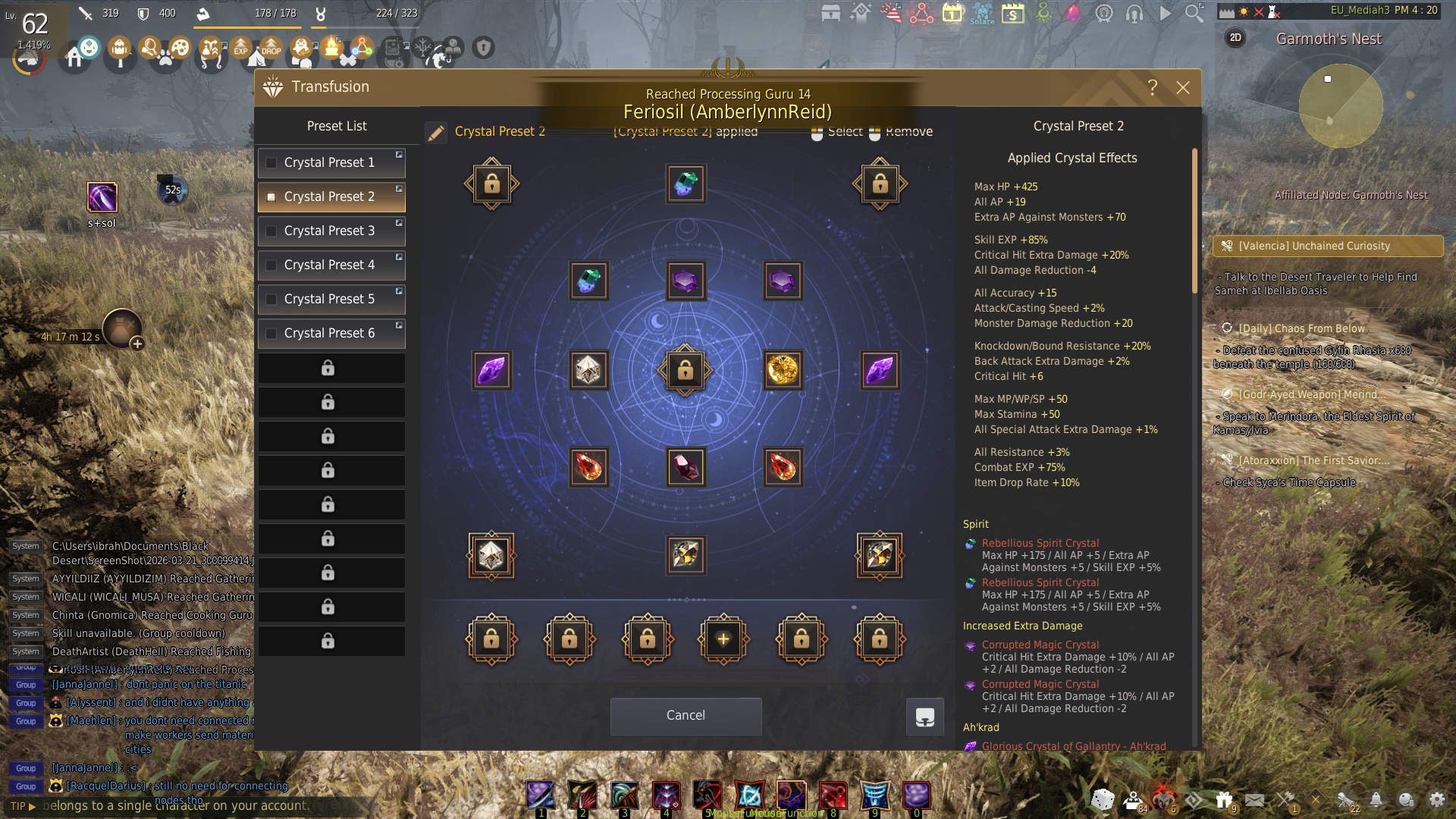
Task: Open the Daily Chaos From Below quest
Action: [1301, 329]
